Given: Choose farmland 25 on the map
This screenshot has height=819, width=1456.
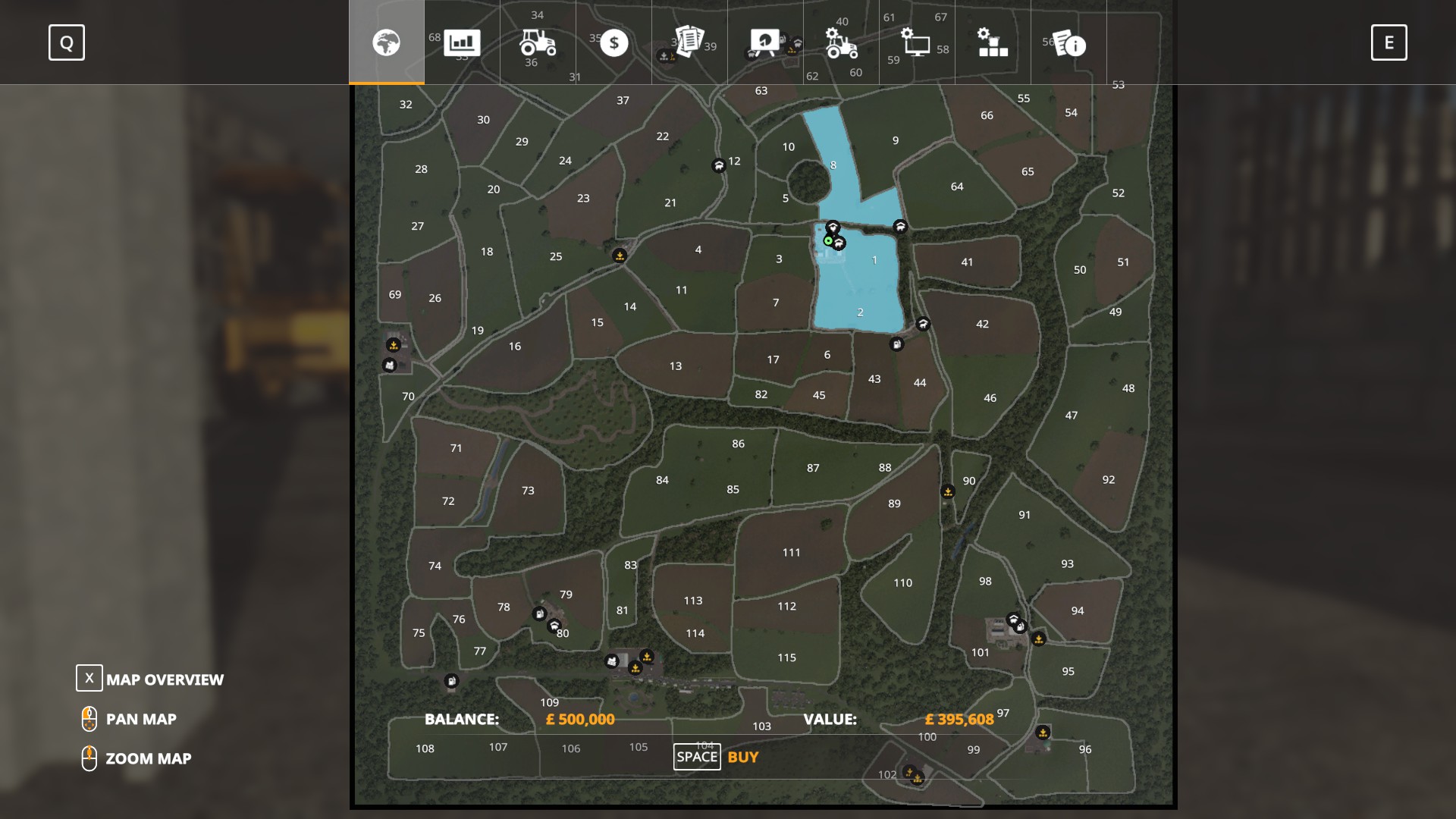Looking at the screenshot, I should coord(556,257).
